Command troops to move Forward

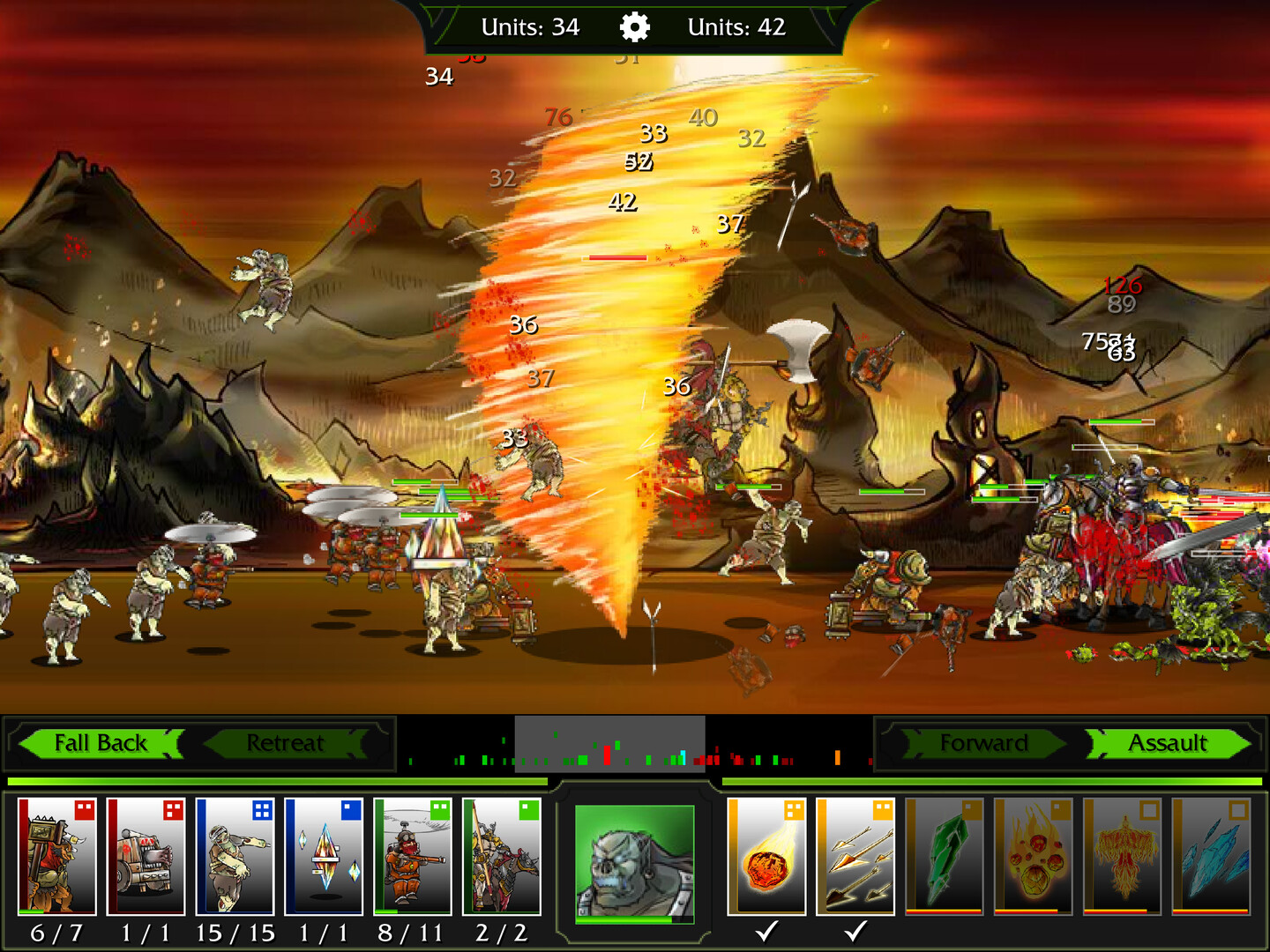985,743
